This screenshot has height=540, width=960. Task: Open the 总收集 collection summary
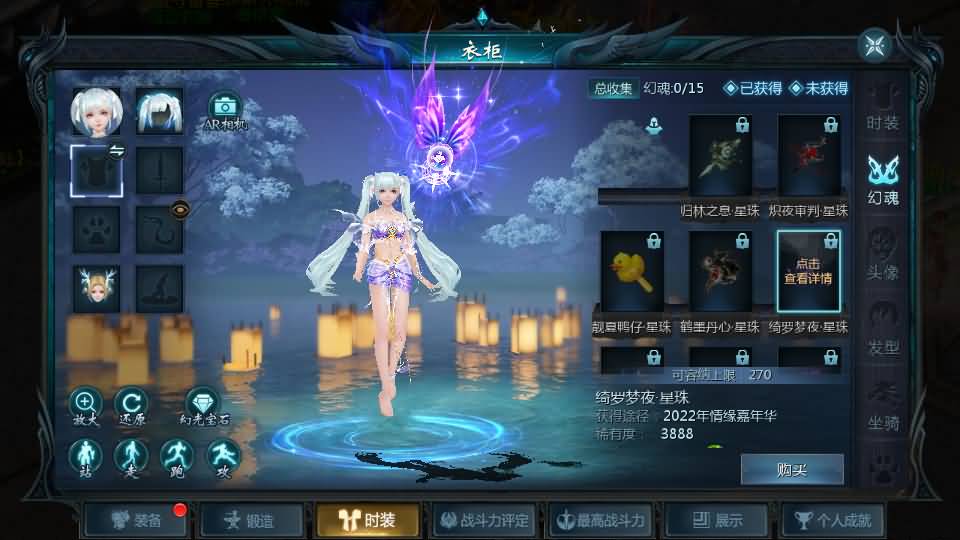613,88
